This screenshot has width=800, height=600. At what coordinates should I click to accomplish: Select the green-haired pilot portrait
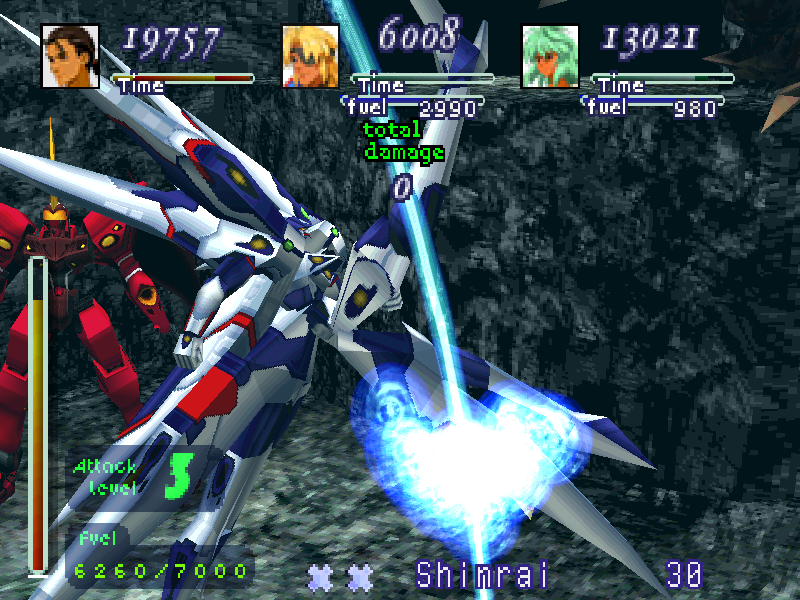point(550,56)
